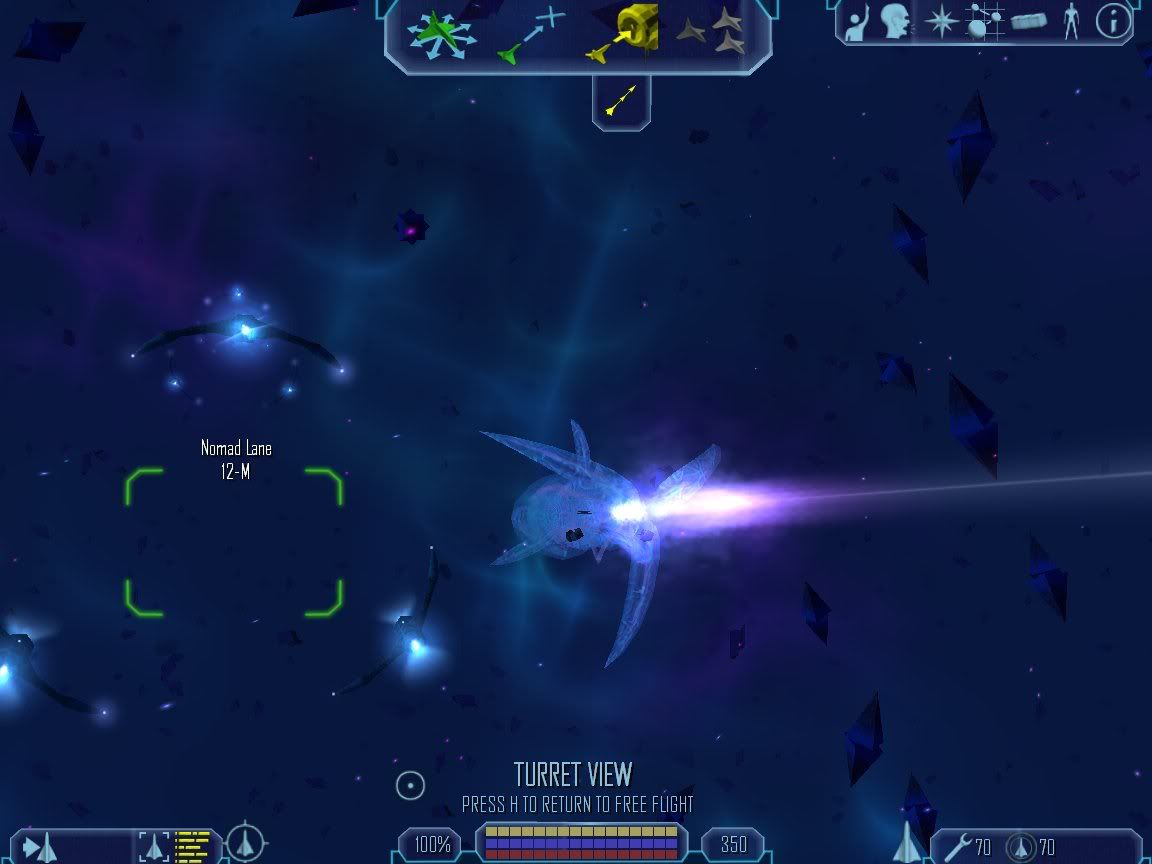Show the human figure reputation screen
The image size is (1152, 864).
pos(1071,22)
